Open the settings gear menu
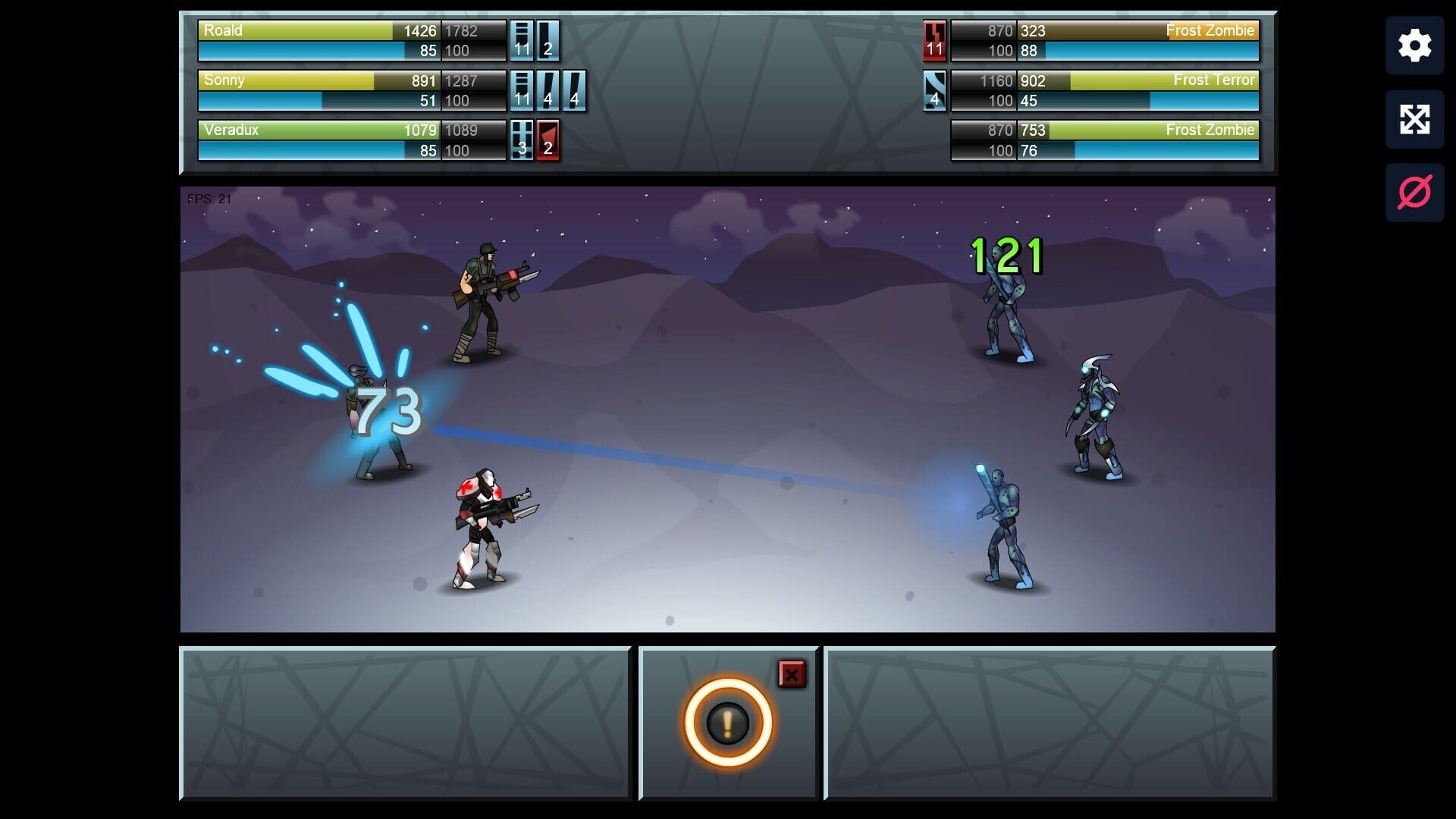 tap(1414, 45)
